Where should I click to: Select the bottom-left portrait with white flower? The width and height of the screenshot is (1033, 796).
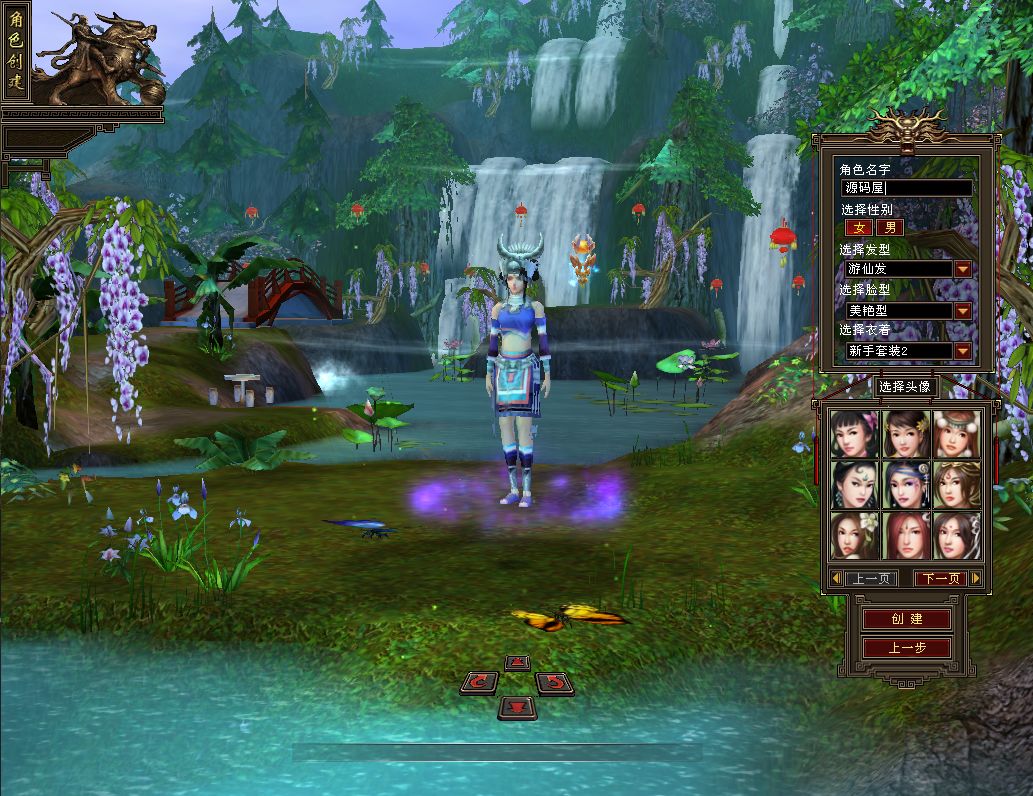tap(855, 536)
